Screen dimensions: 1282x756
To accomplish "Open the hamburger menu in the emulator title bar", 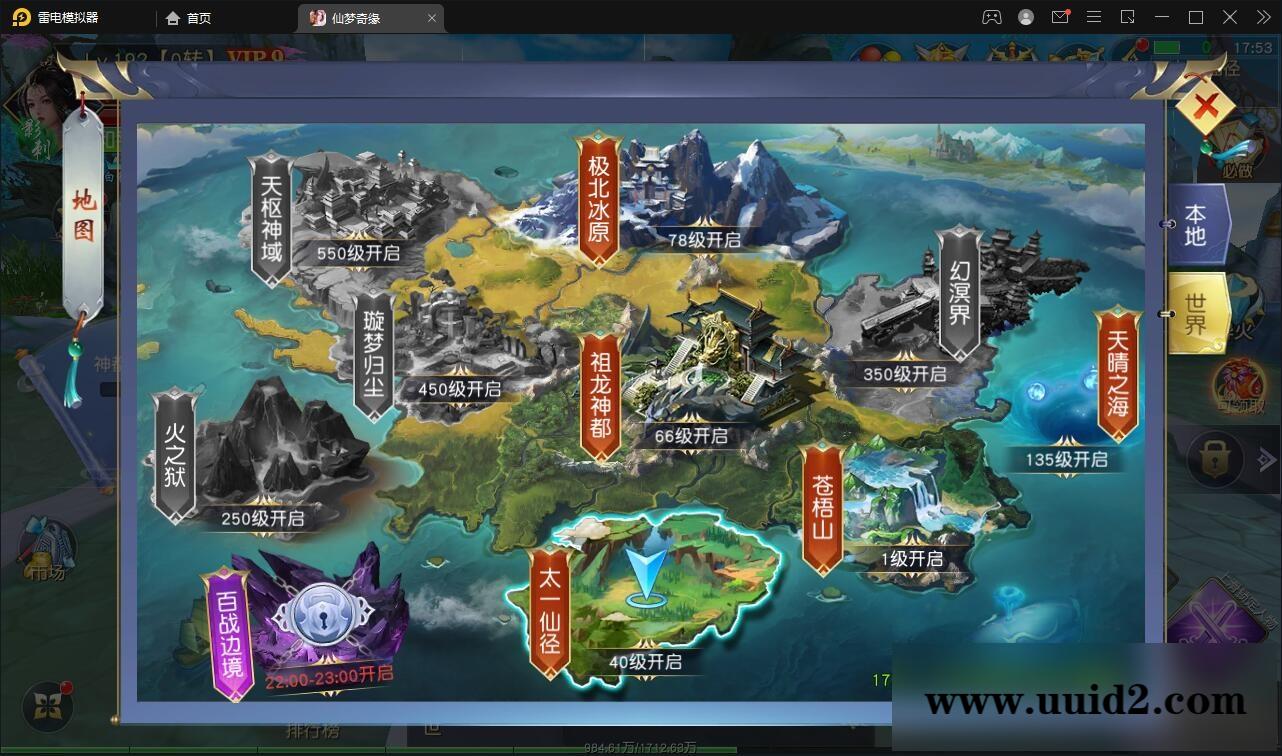I will point(1095,17).
